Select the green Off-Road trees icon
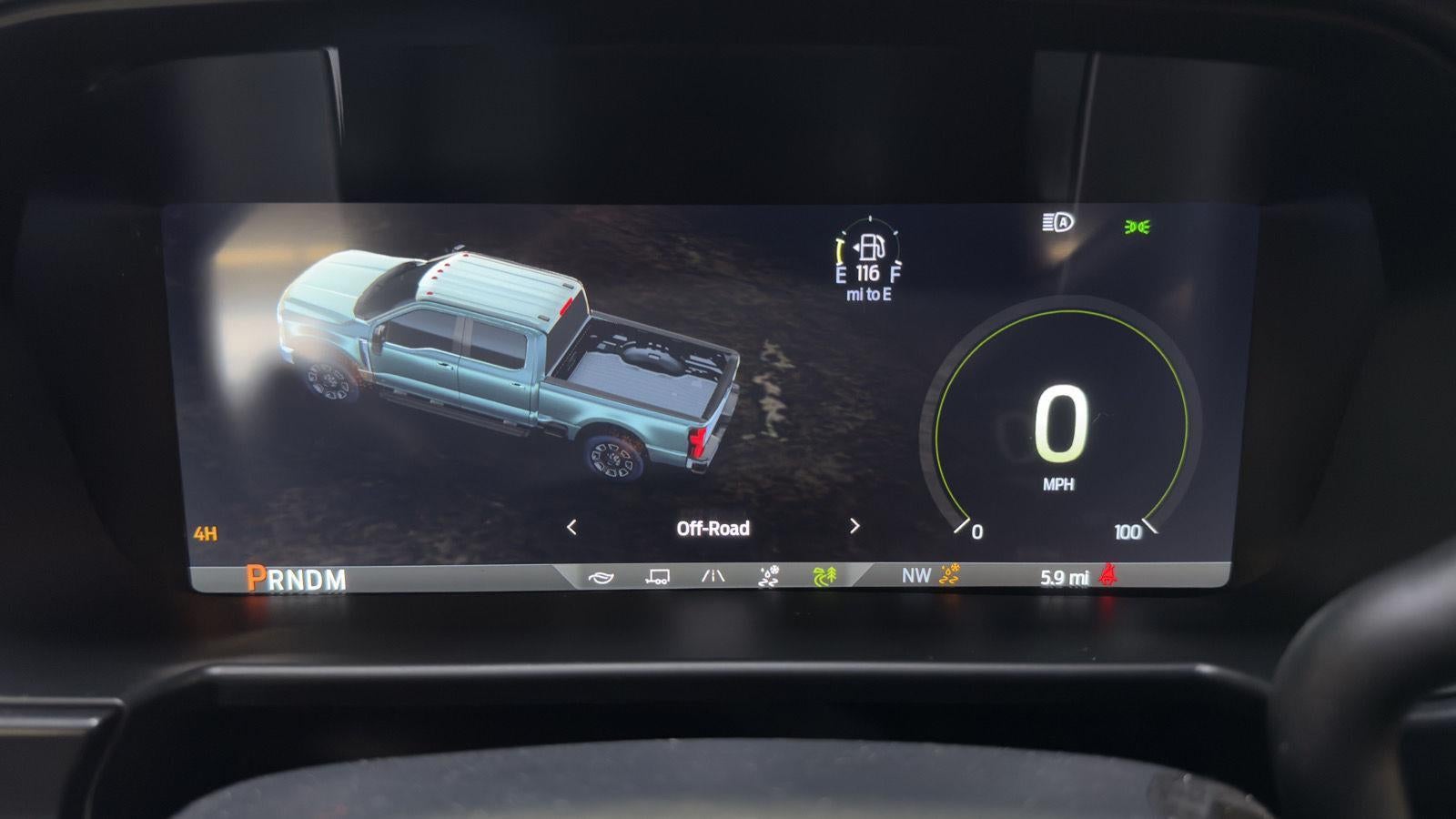Image resolution: width=1456 pixels, height=819 pixels. 824,574
